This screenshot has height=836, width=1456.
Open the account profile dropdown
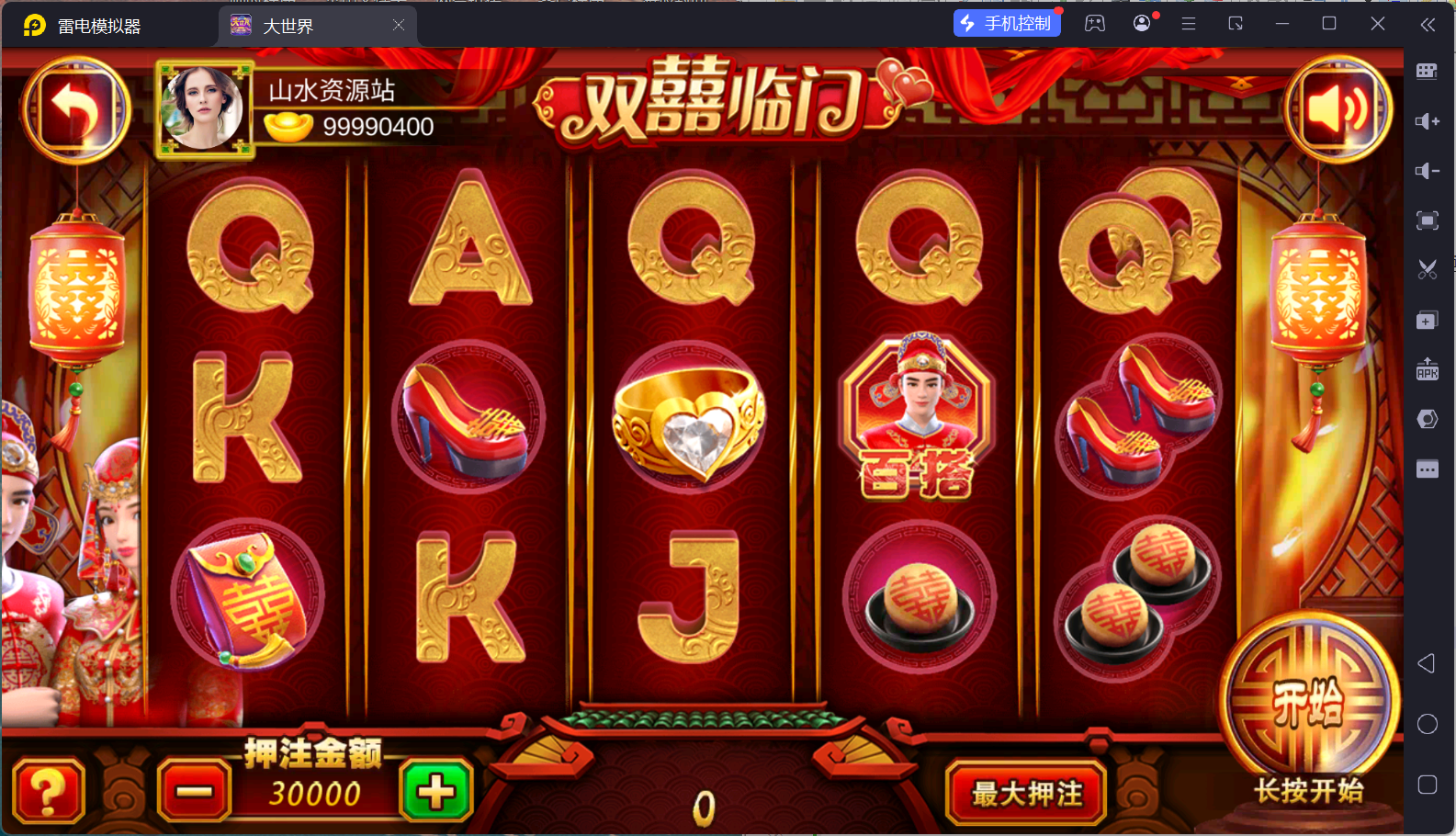1141,22
